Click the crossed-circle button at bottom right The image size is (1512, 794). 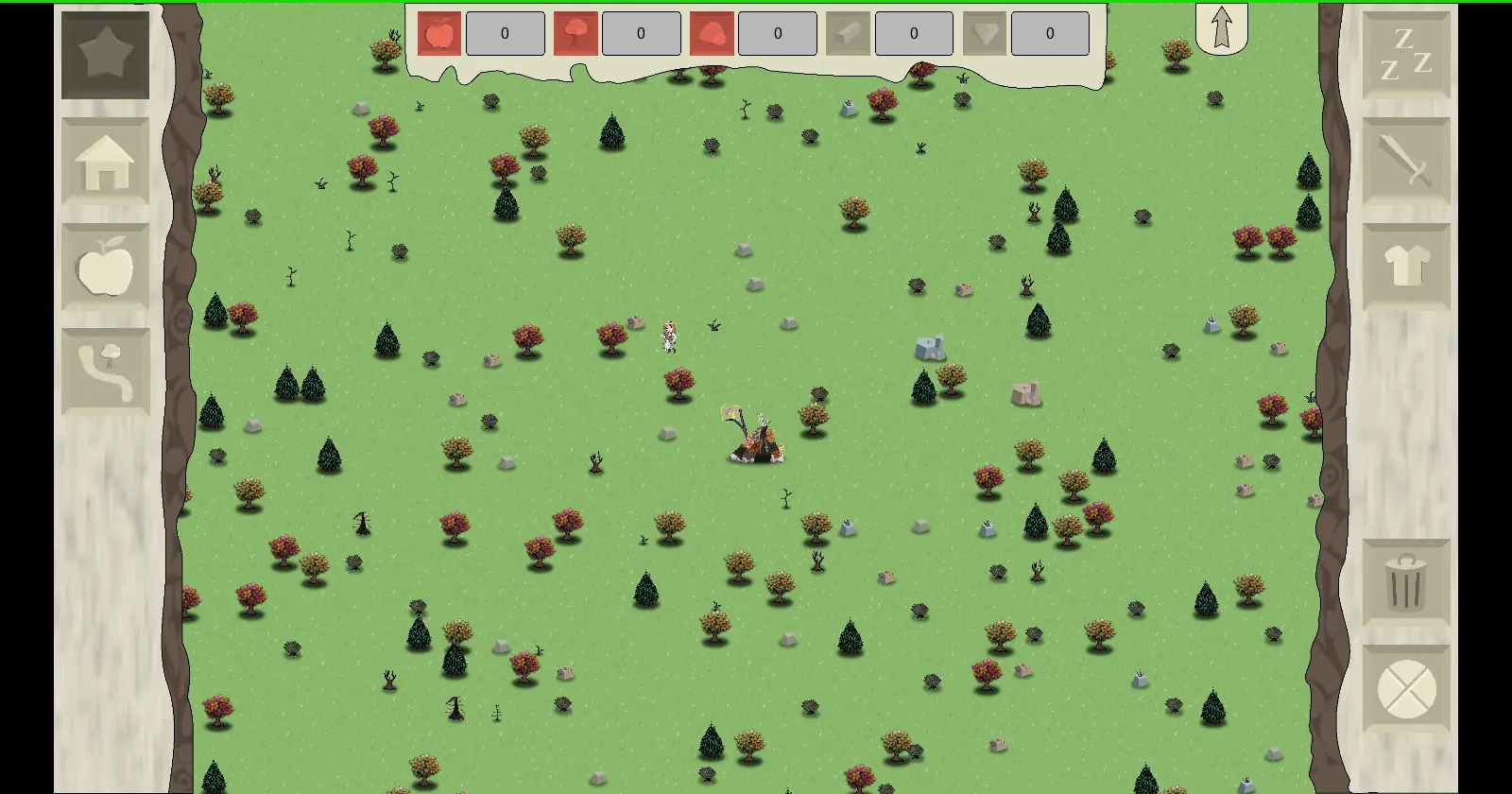click(x=1406, y=689)
